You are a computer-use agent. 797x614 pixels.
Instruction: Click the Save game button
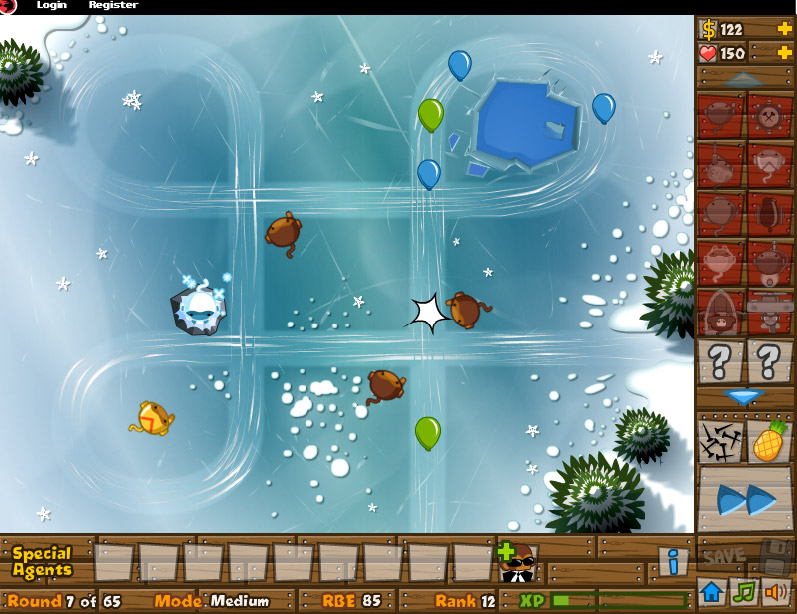[722, 556]
